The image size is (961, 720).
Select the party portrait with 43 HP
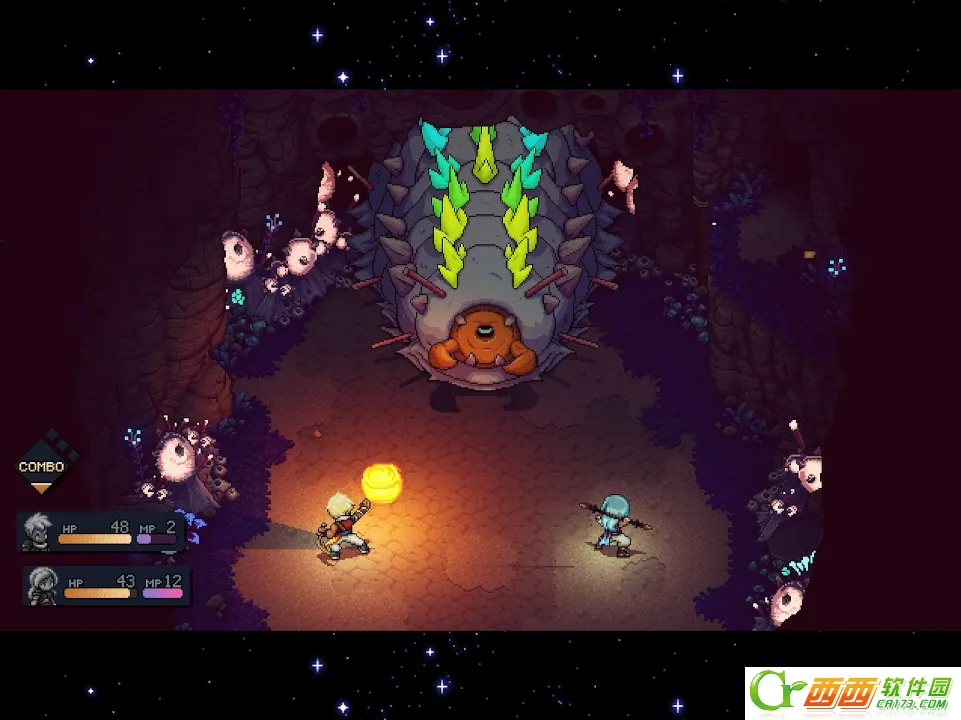43,583
